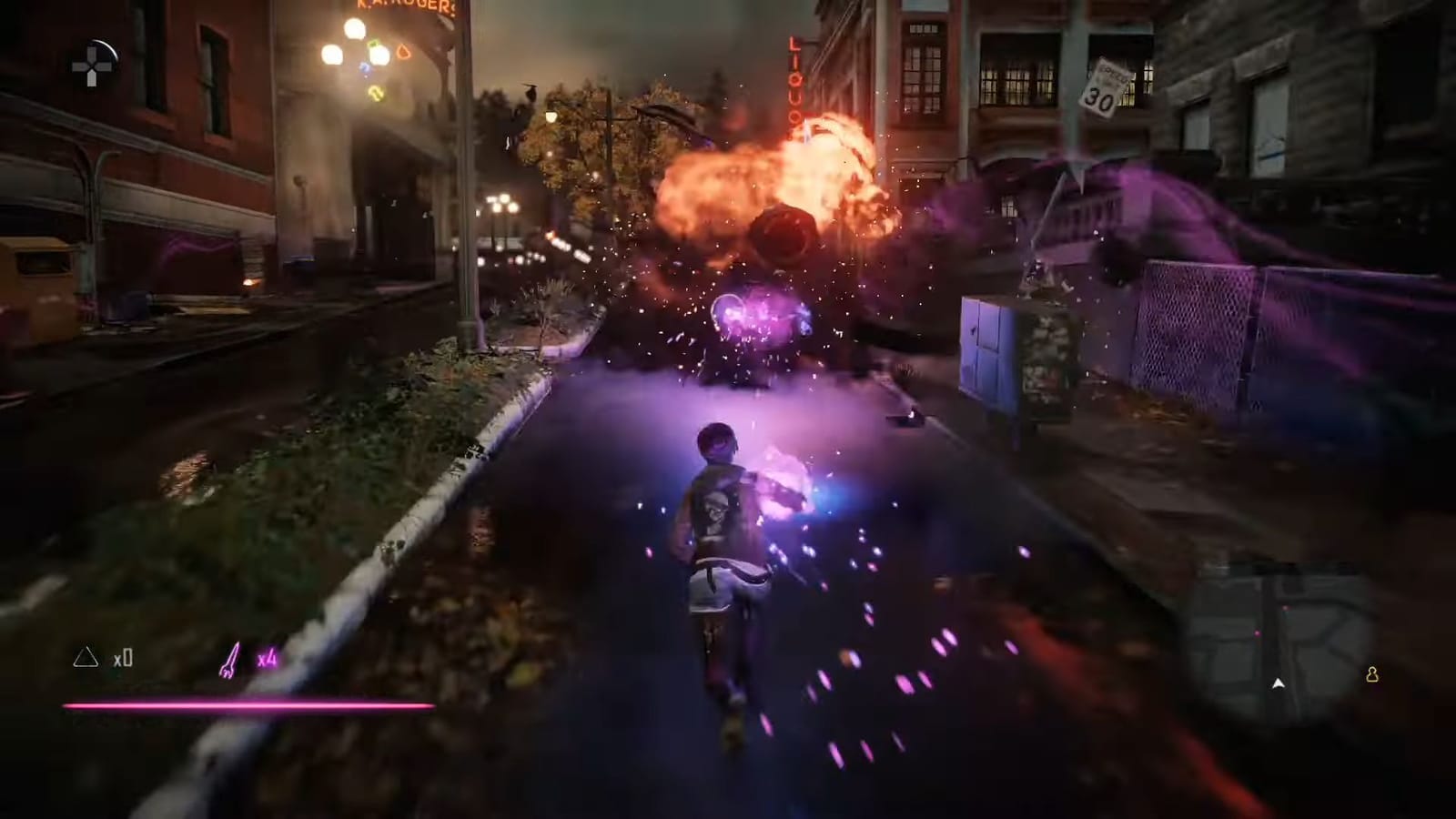
Task: Click the upper pink dot on minimap
Action: [1285, 608]
